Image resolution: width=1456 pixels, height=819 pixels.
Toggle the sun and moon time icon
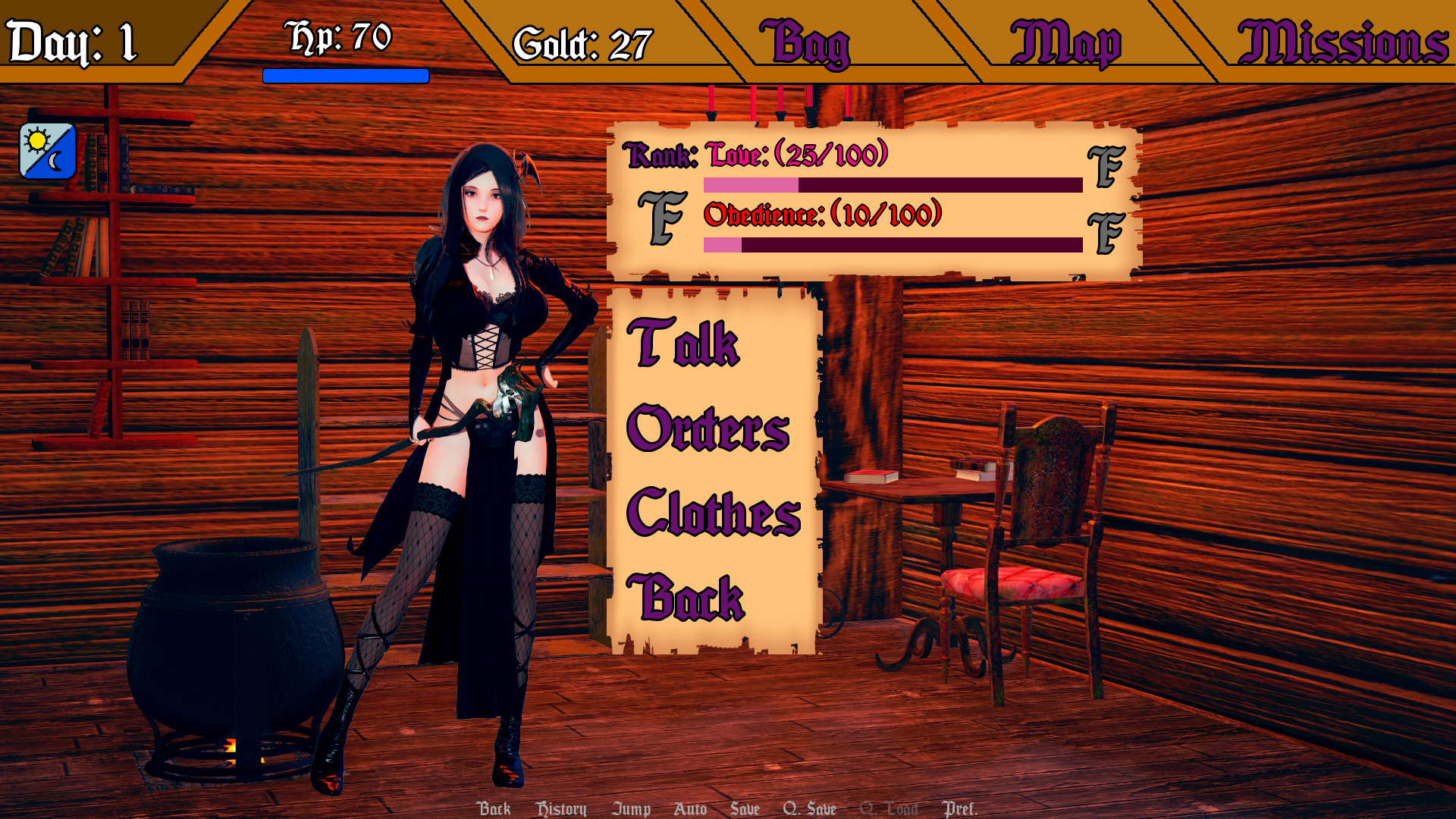point(48,151)
